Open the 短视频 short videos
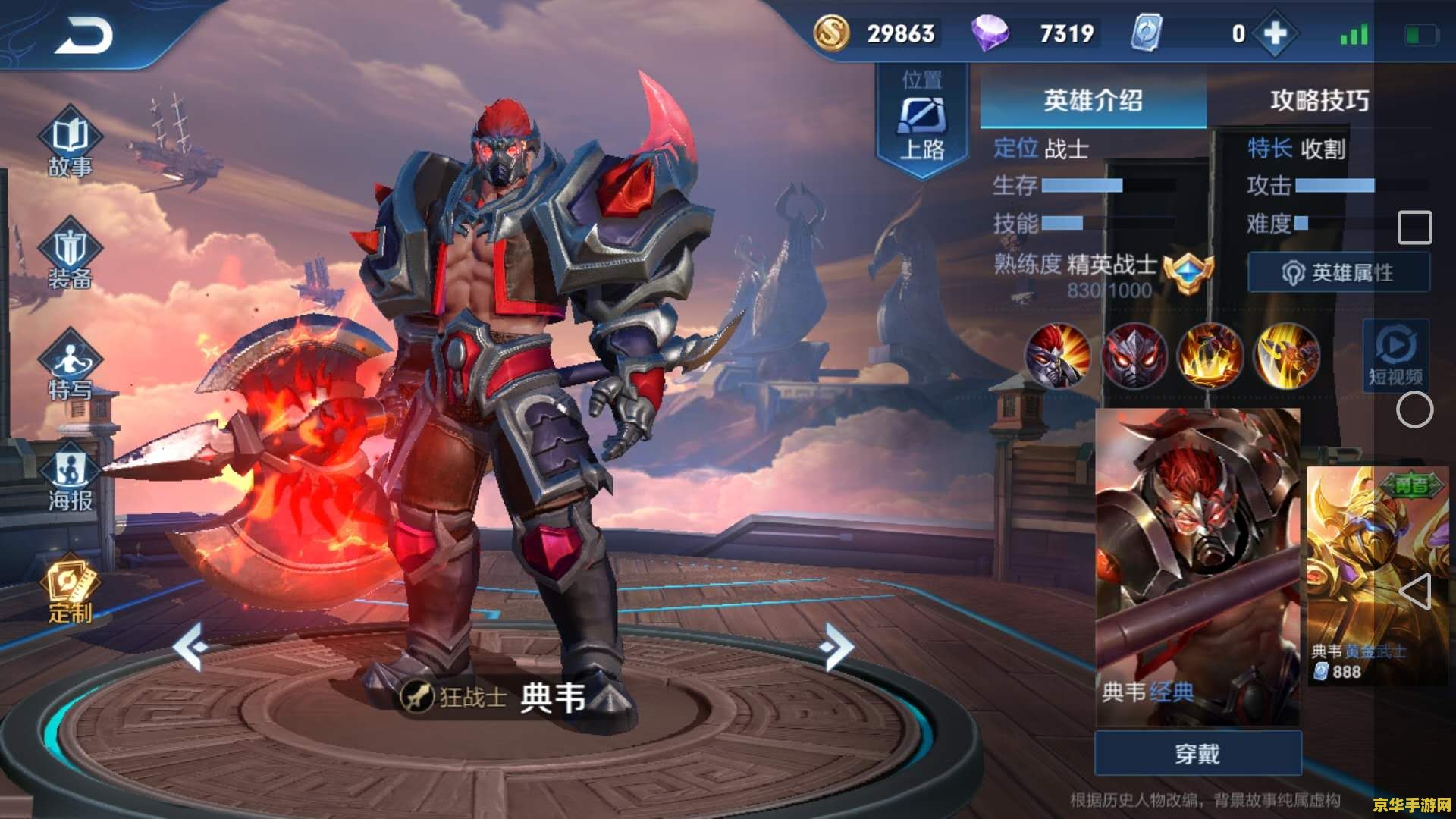 pyautogui.click(x=1395, y=354)
